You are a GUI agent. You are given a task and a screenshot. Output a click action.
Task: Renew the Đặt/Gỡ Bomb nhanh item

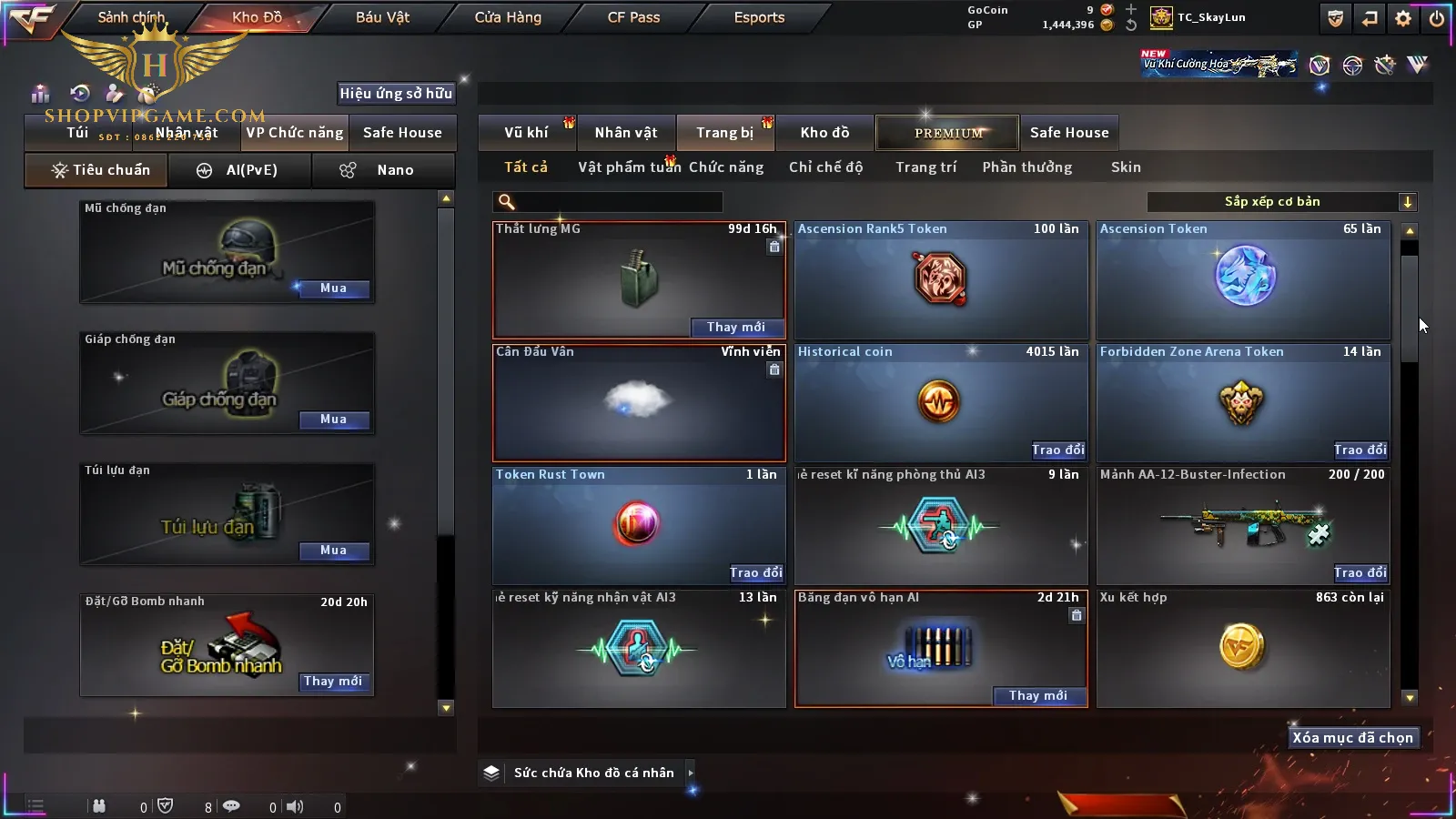pos(333,682)
